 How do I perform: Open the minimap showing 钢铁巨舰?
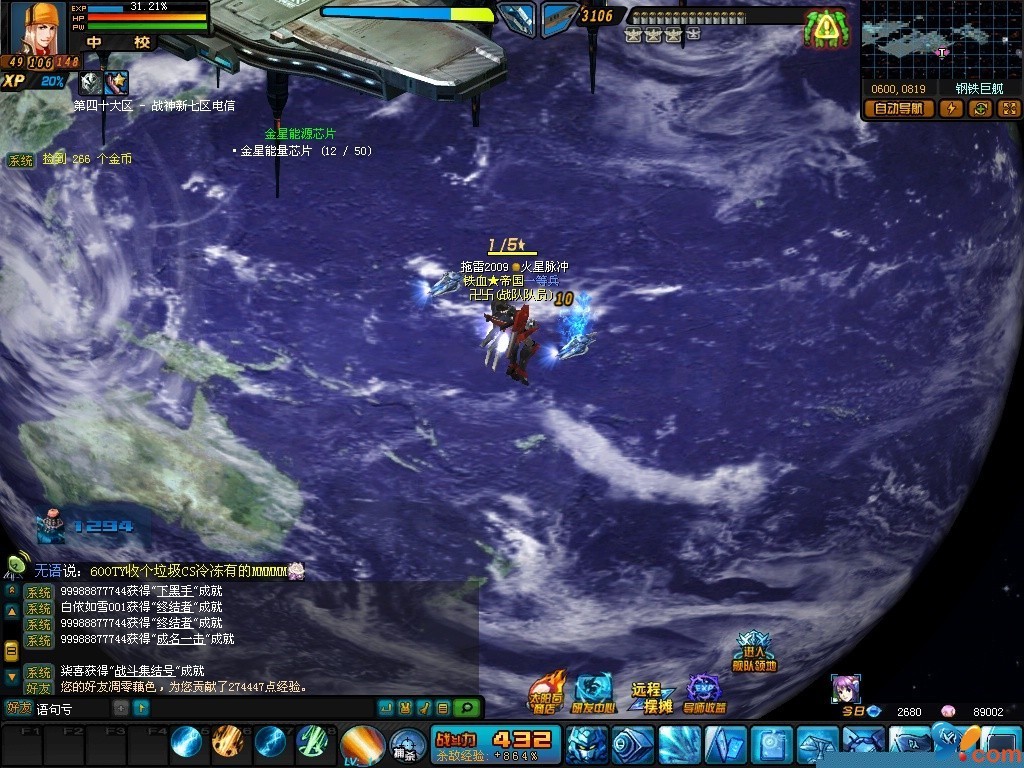[x=939, y=41]
